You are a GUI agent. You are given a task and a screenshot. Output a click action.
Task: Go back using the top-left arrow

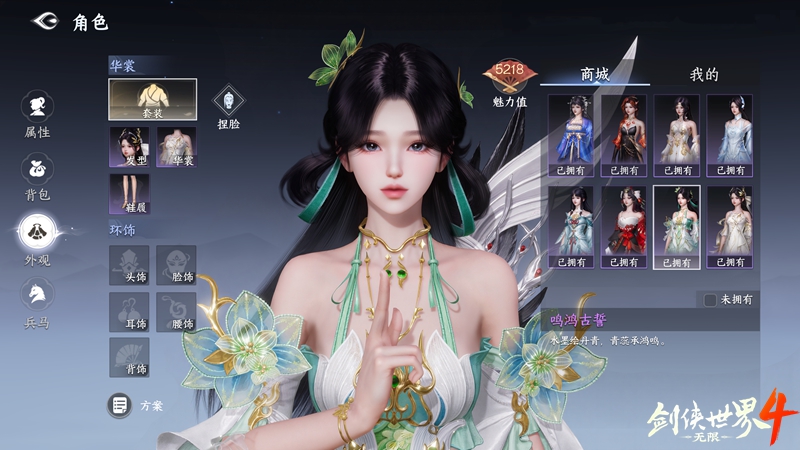[x=44, y=21]
